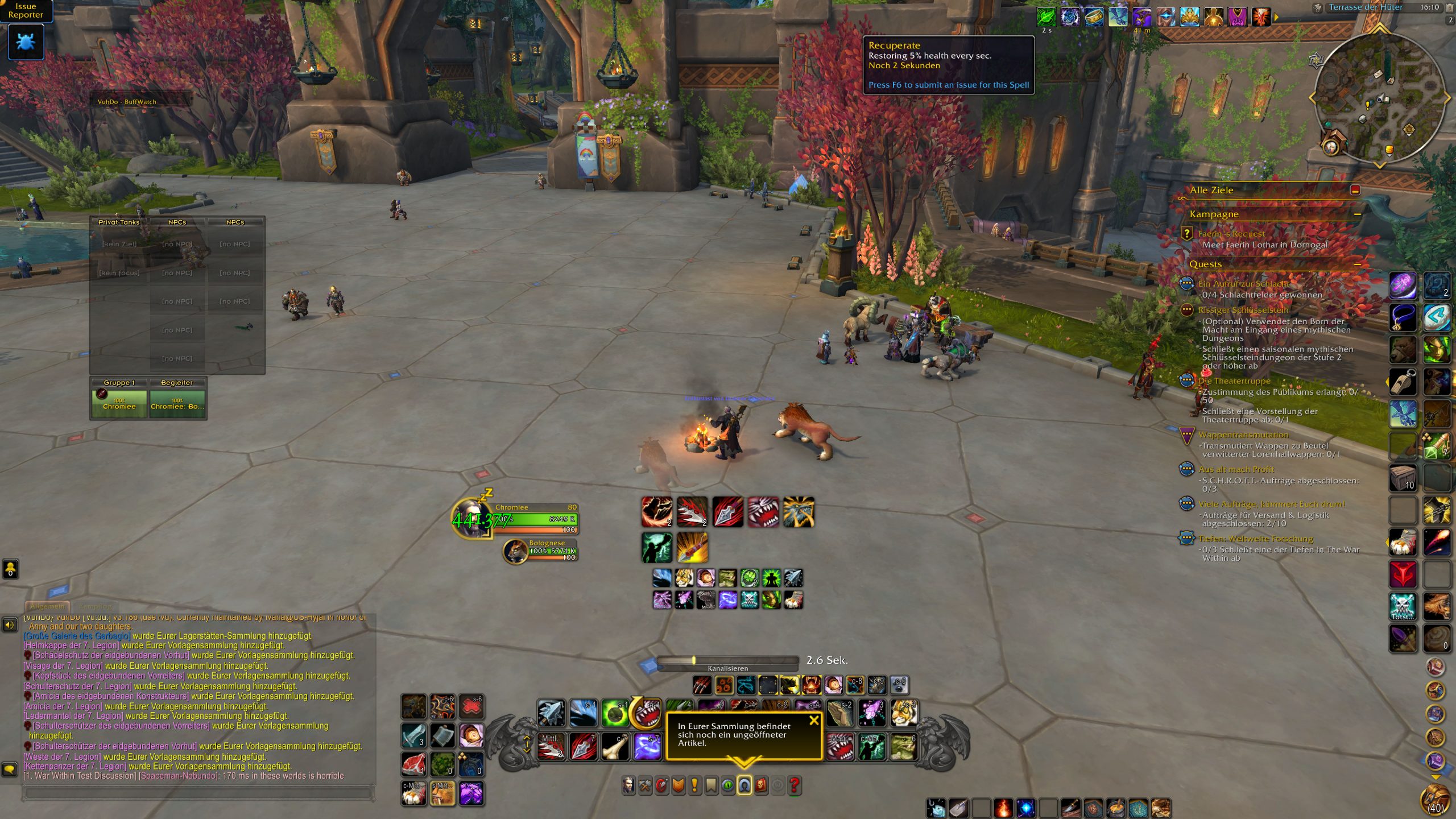1456x819 pixels.
Task: Select the Die Theatertruppe quest entry
Action: [1234, 381]
